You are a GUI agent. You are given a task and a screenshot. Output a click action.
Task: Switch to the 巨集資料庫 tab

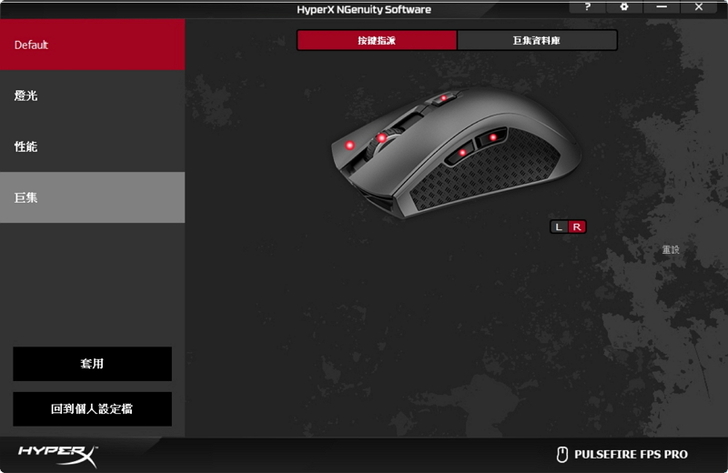click(x=537, y=40)
